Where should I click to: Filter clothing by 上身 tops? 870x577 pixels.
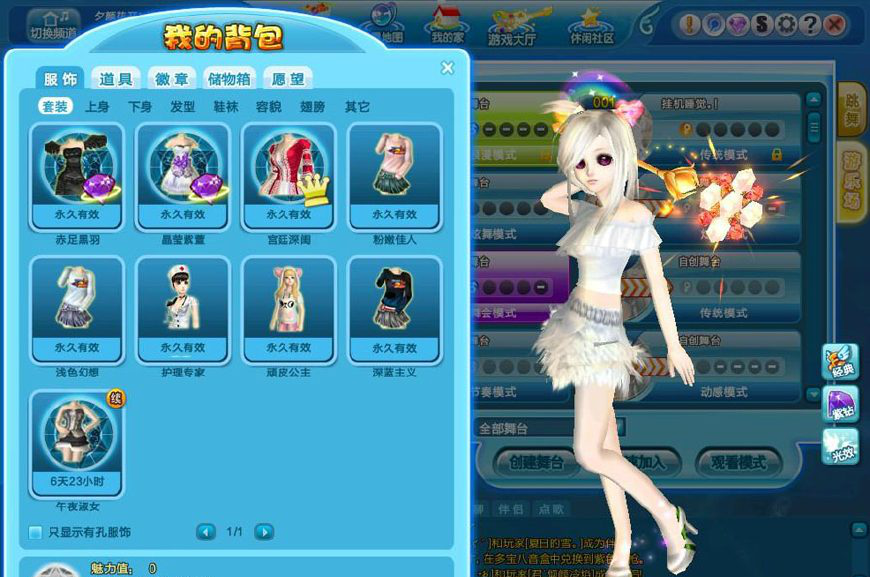[97, 107]
